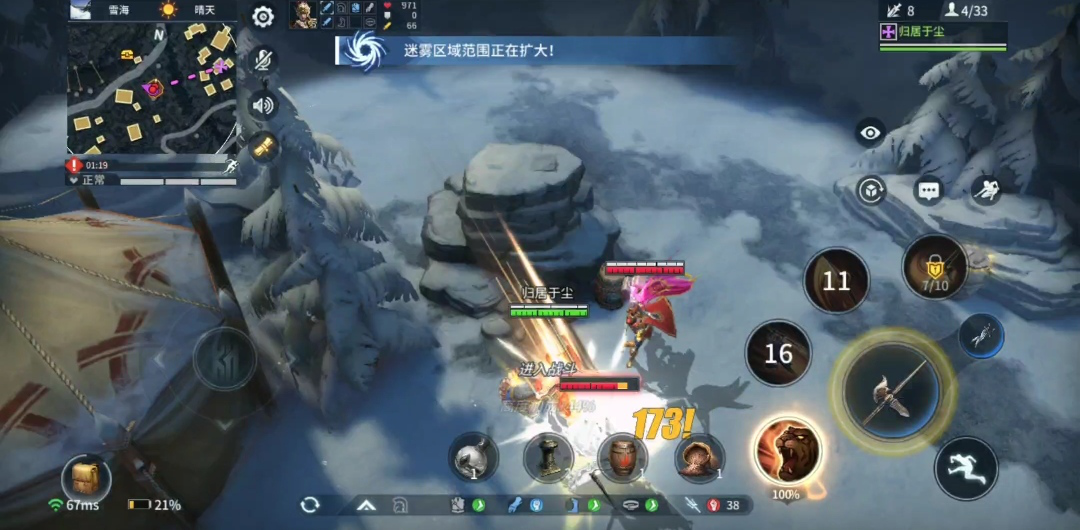
Task: Open the backpack inventory
Action: coord(85,478)
